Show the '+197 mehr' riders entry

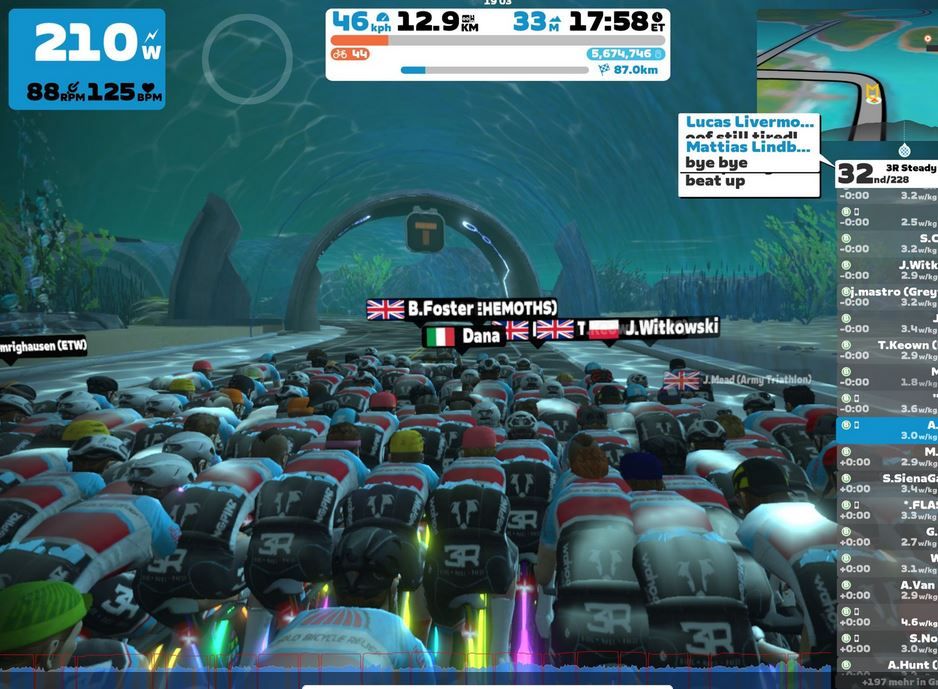tap(887, 682)
